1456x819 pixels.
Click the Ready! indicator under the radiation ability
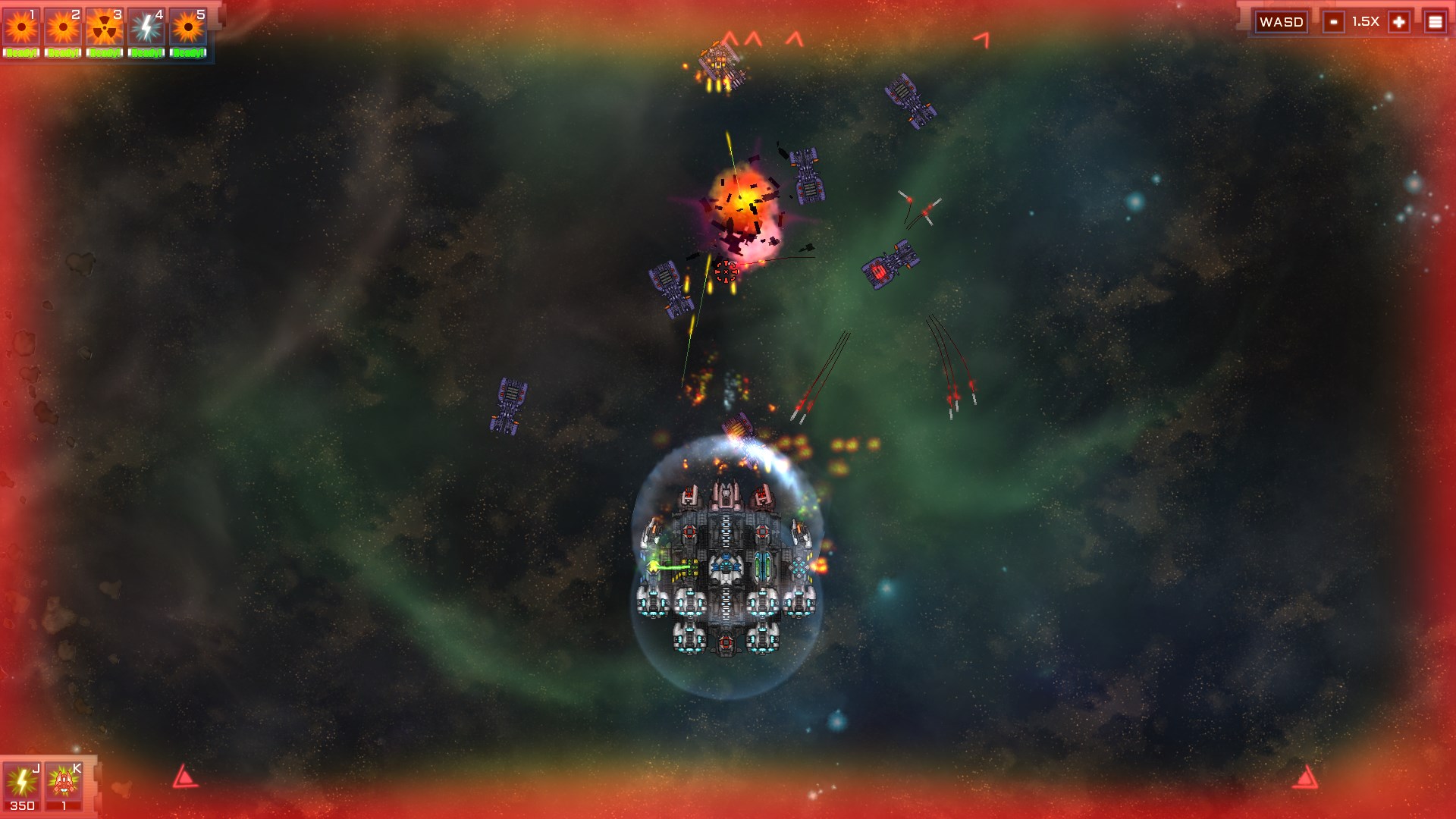point(104,53)
